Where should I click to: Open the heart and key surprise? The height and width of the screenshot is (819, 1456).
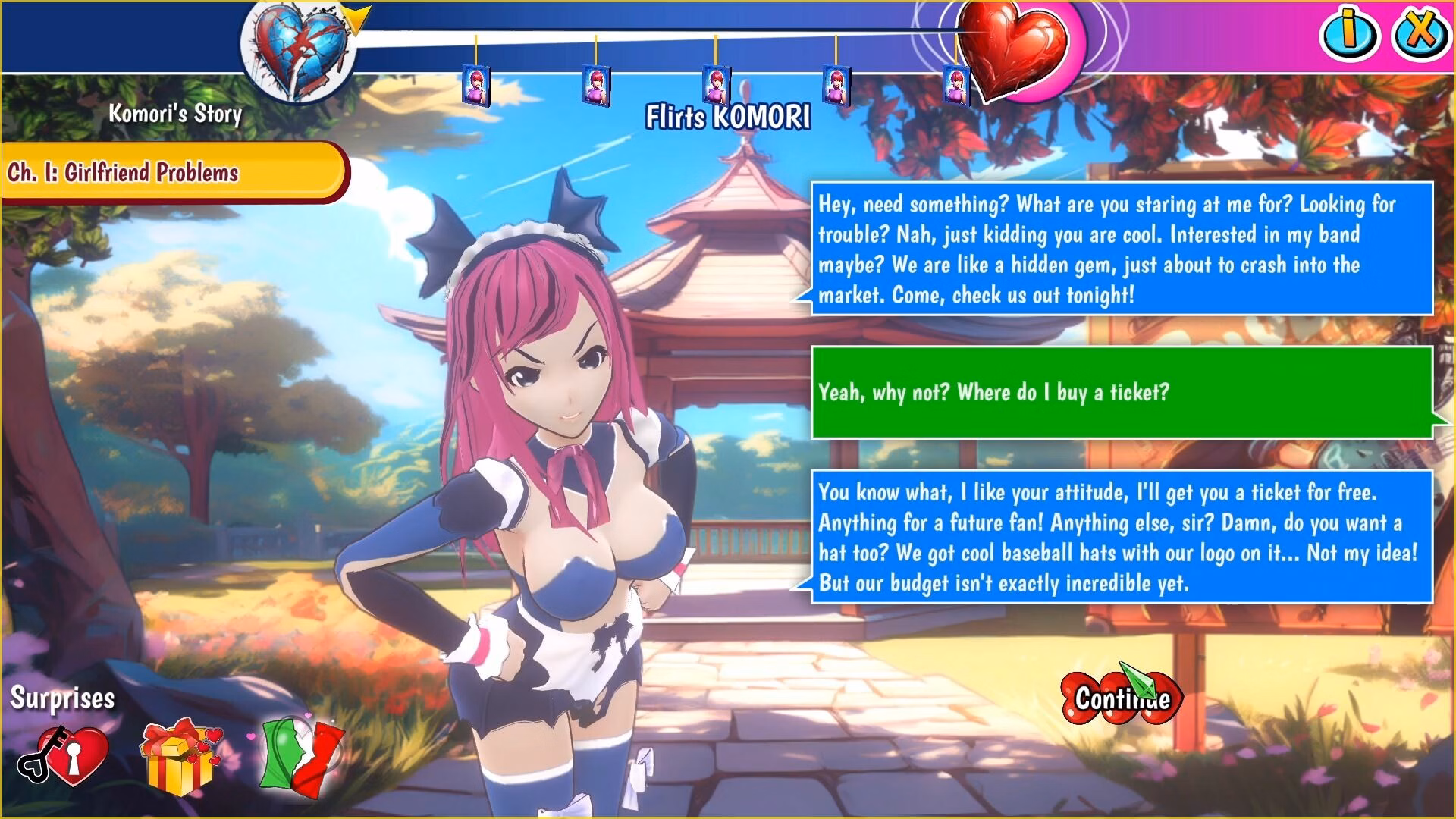tap(63, 756)
